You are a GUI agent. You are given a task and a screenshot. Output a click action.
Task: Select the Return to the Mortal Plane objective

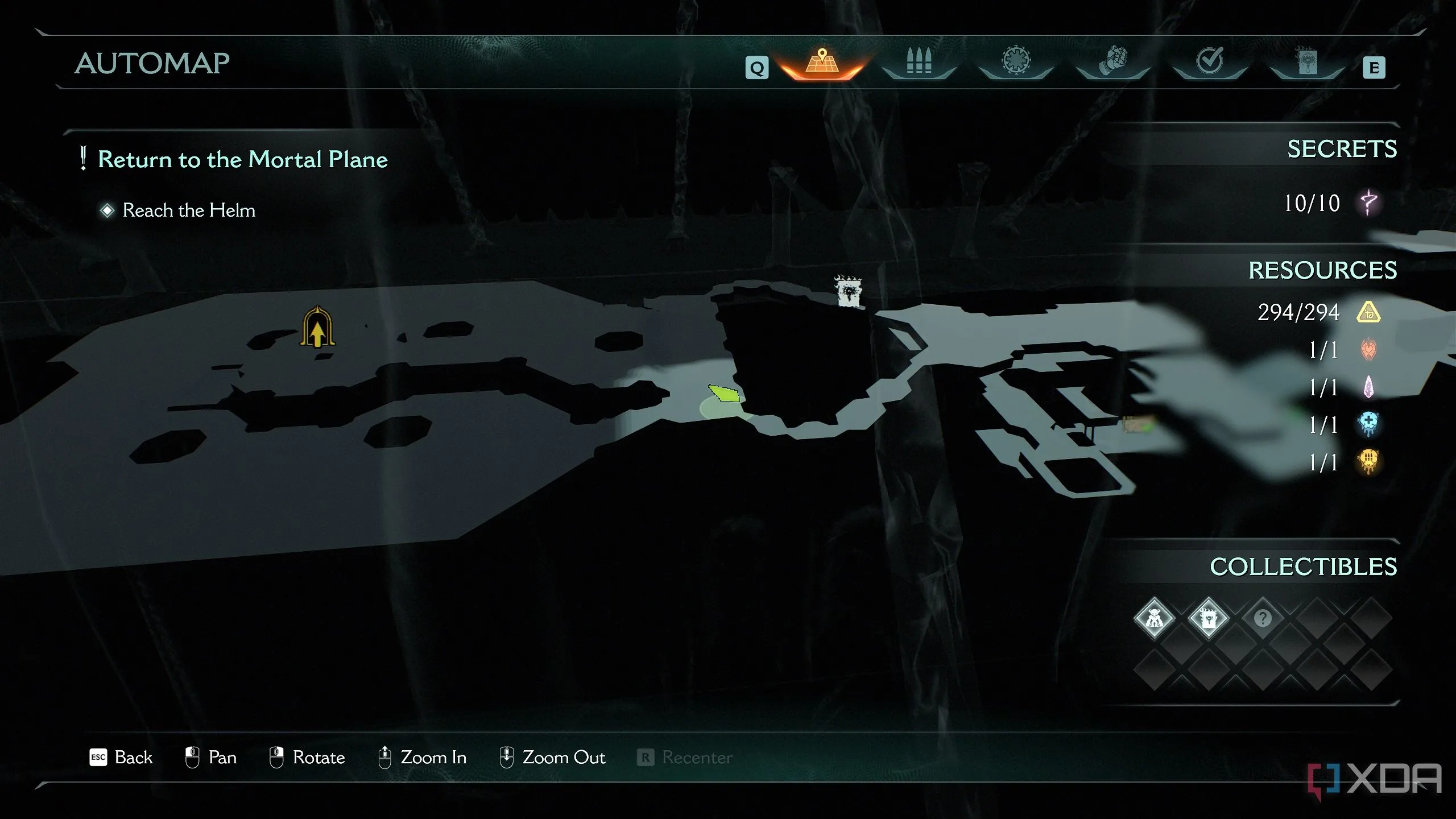tap(242, 159)
